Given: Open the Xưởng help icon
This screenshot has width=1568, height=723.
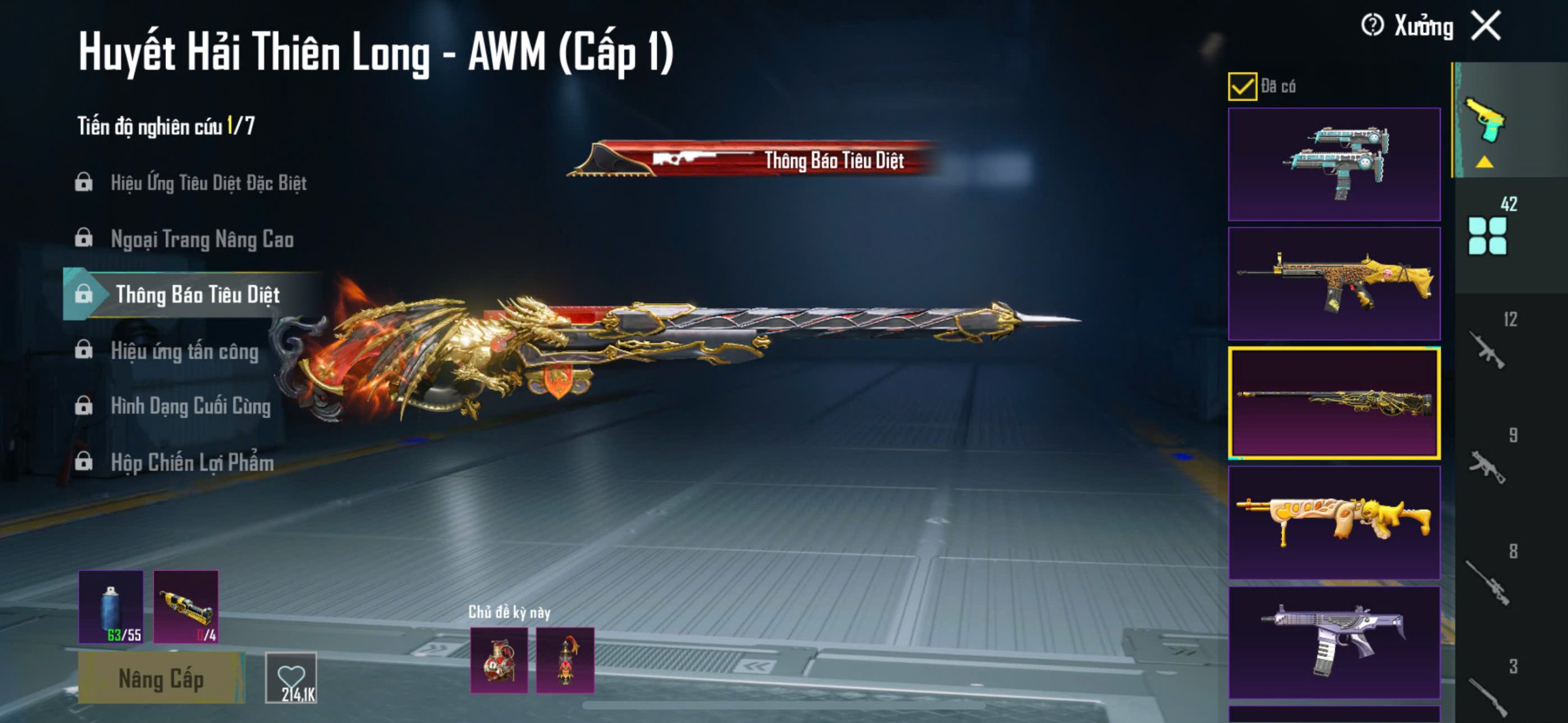Looking at the screenshot, I should tap(1372, 26).
